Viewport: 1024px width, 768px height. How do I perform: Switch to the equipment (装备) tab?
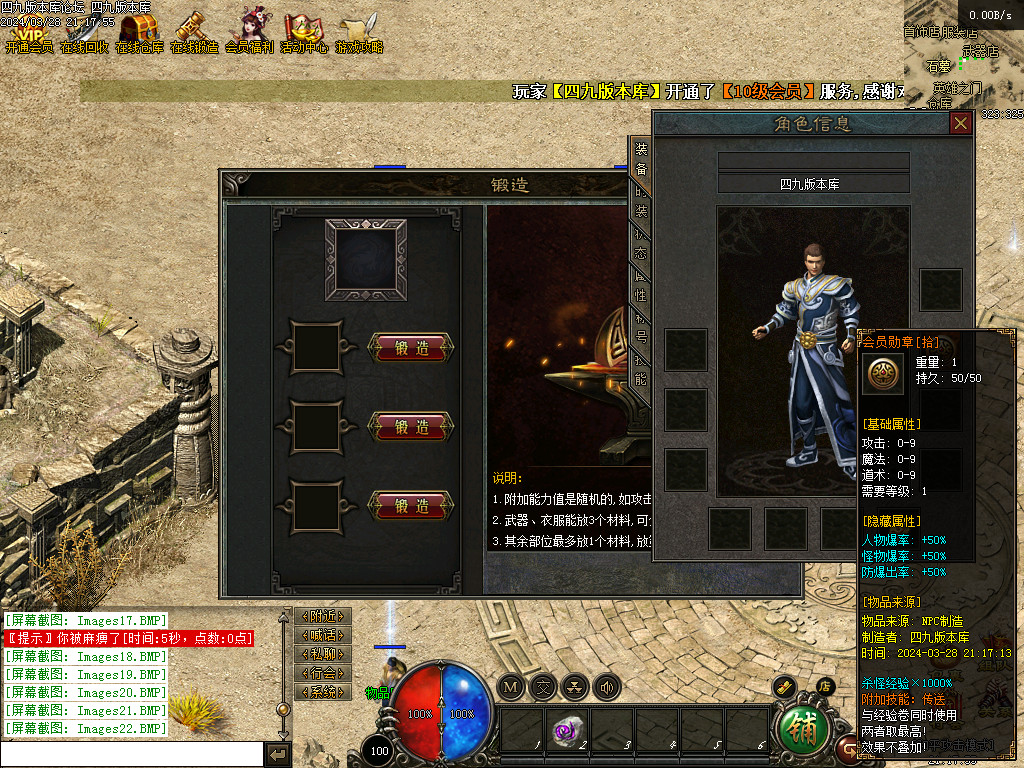[641, 159]
